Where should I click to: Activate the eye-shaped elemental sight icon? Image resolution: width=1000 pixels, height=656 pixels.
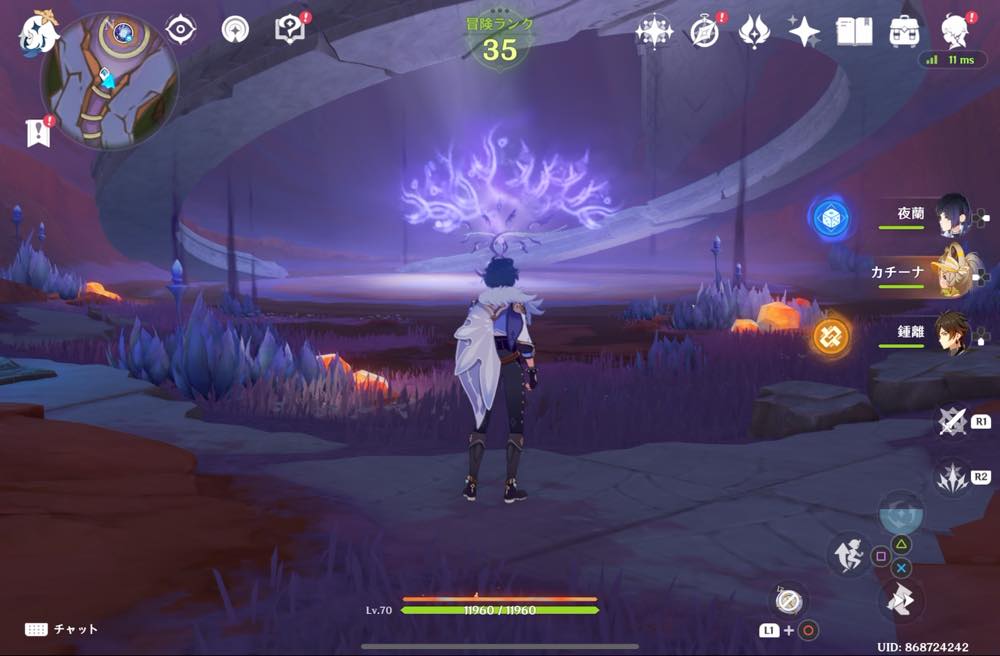(180, 31)
